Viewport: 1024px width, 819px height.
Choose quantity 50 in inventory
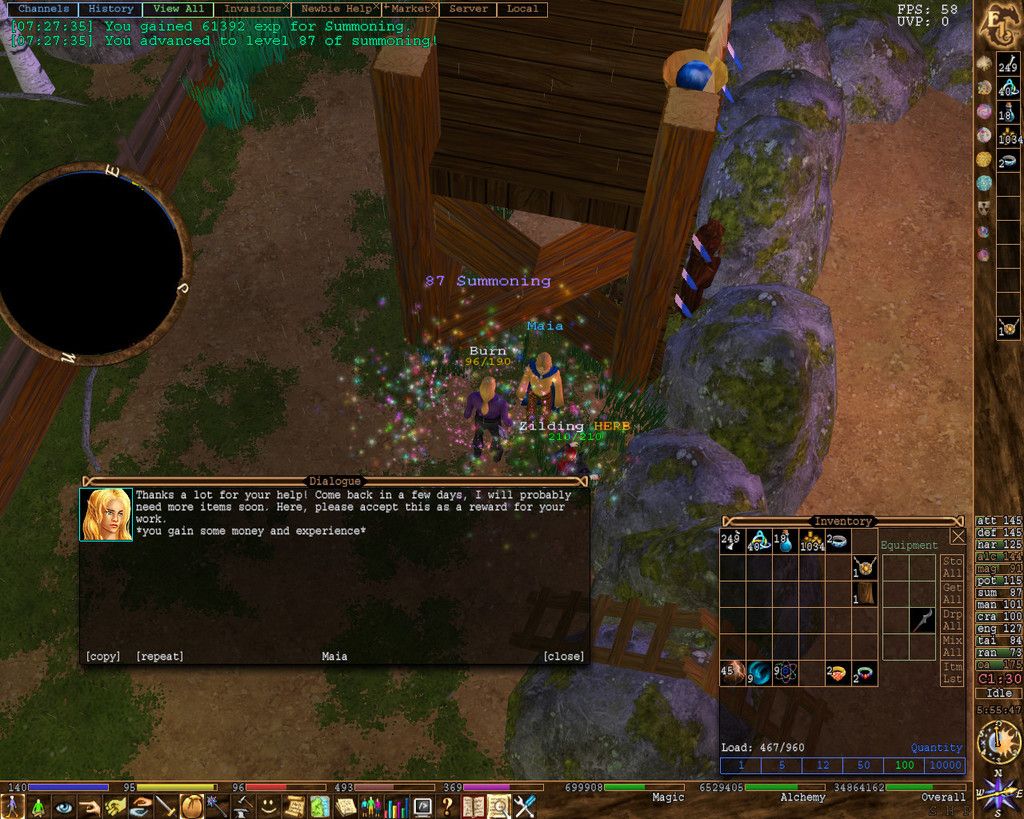click(x=863, y=765)
